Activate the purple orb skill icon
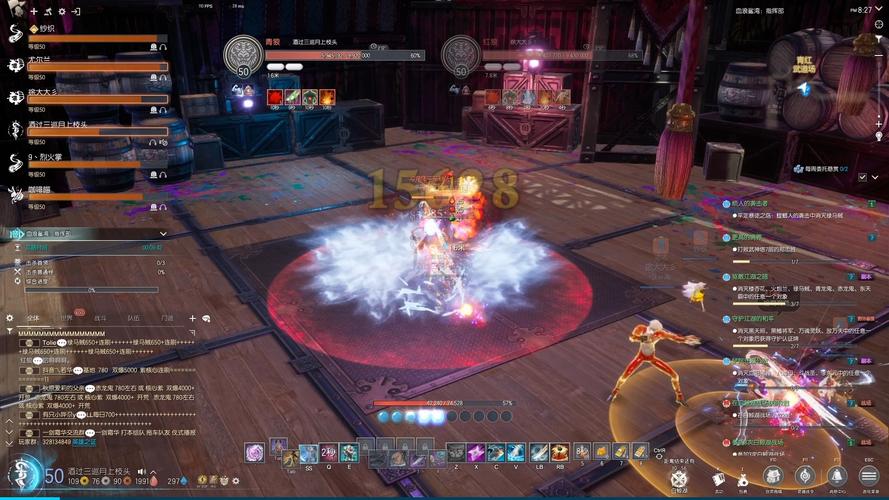889x500 pixels. pos(255,453)
